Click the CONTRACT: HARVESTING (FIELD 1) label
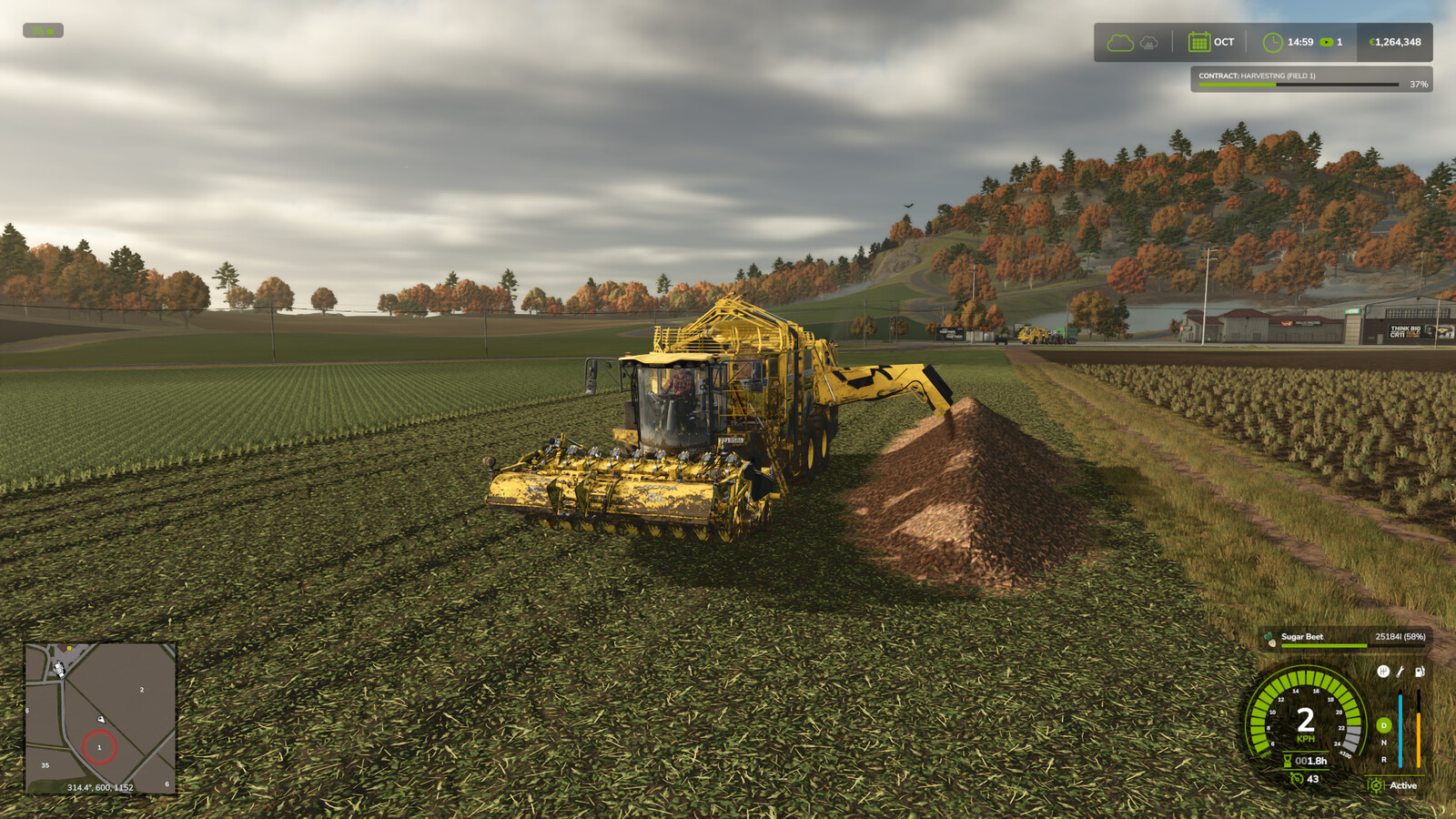This screenshot has width=1456, height=819. click(x=1257, y=76)
